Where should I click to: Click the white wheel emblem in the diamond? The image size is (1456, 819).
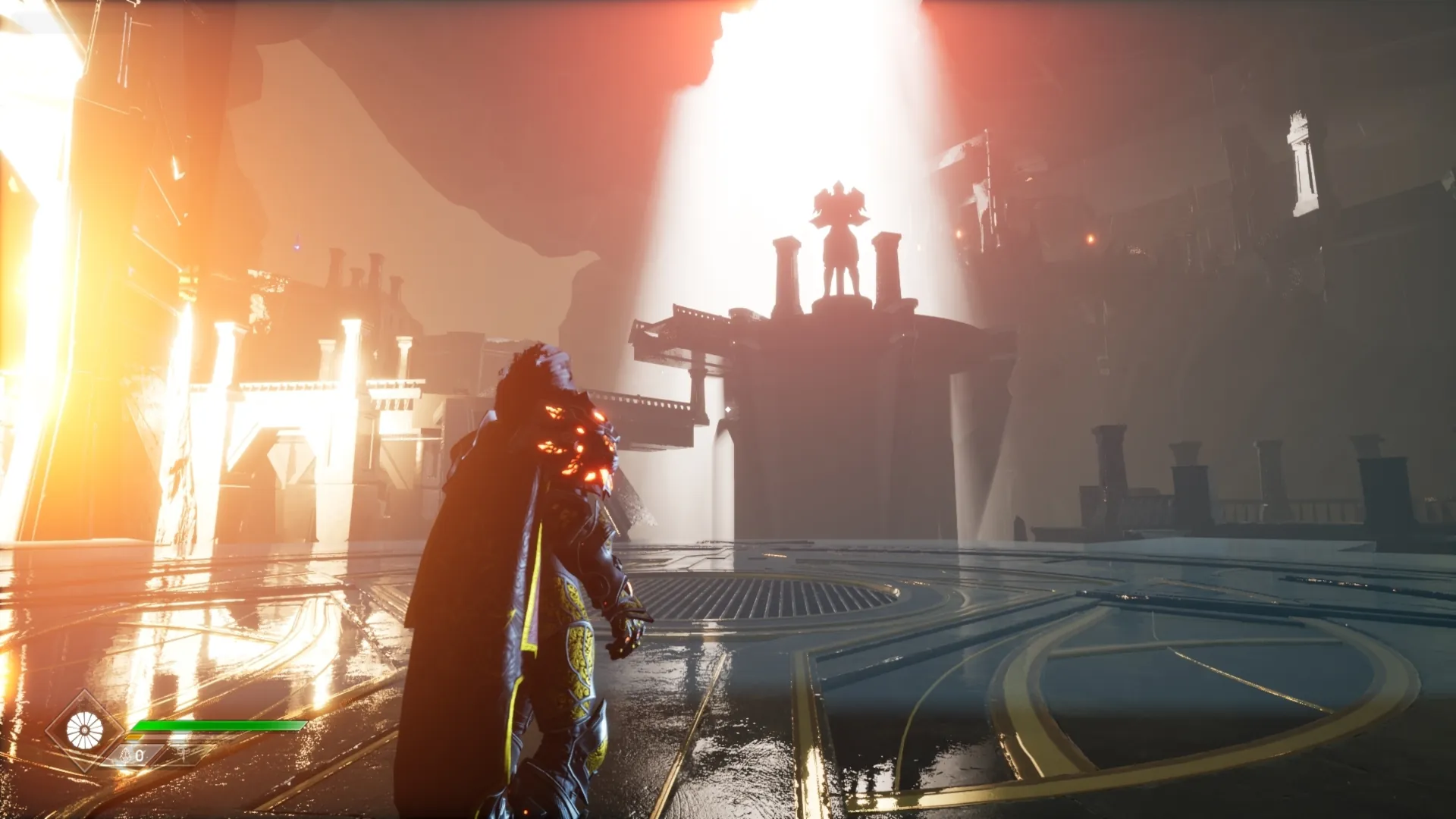84,731
